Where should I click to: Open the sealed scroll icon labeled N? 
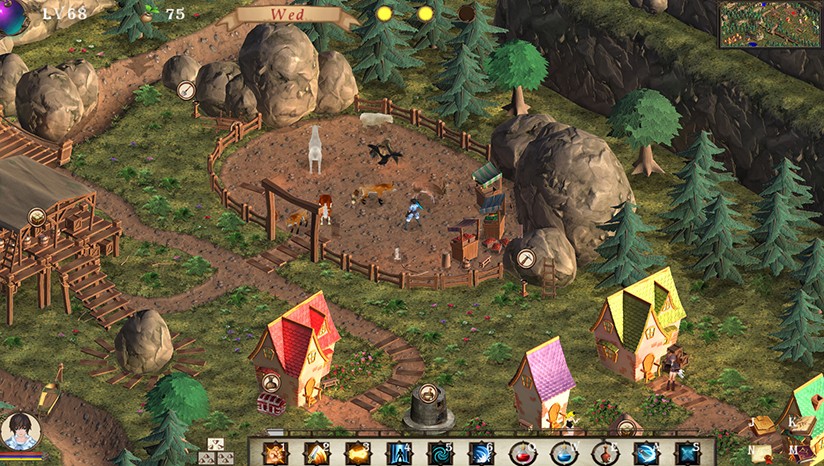click(762, 453)
